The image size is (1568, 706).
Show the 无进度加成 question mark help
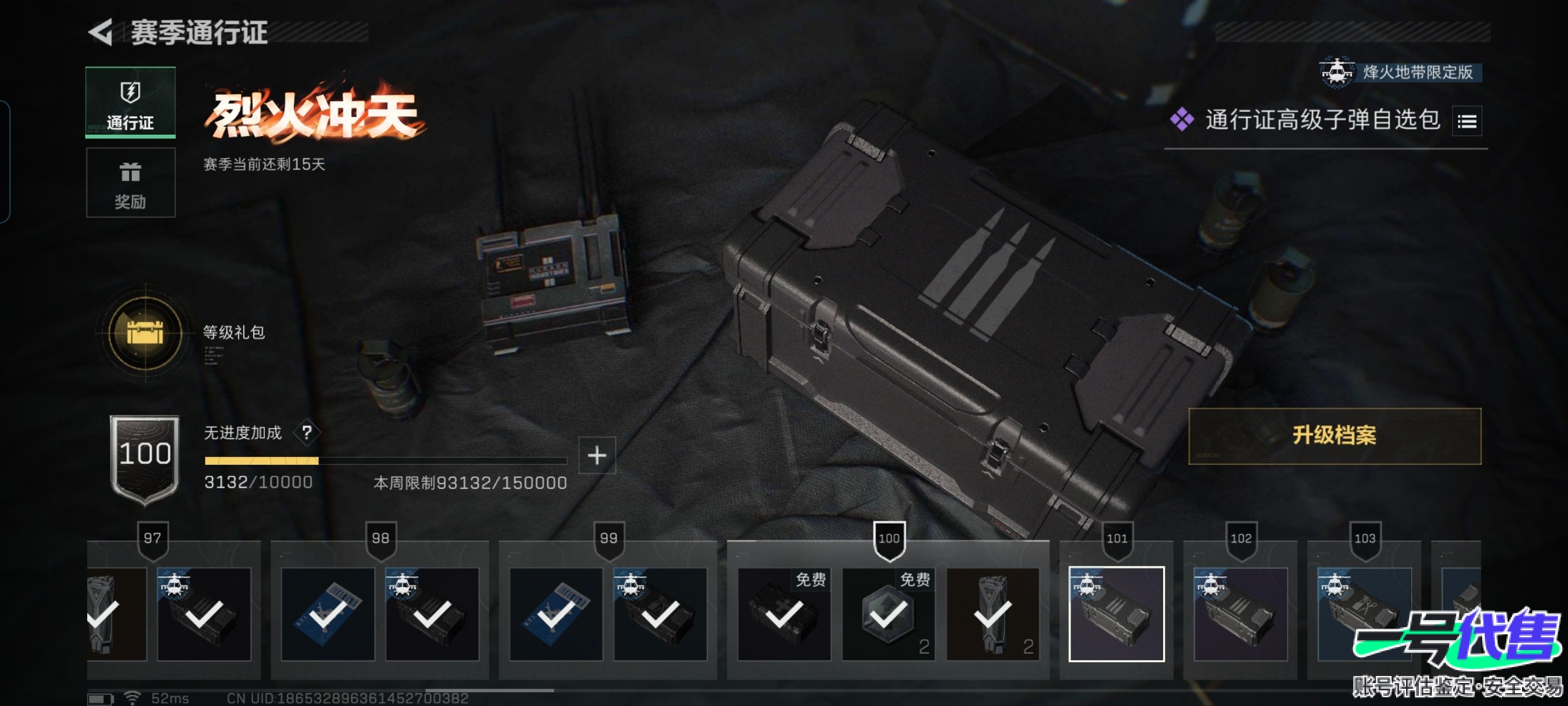[307, 433]
